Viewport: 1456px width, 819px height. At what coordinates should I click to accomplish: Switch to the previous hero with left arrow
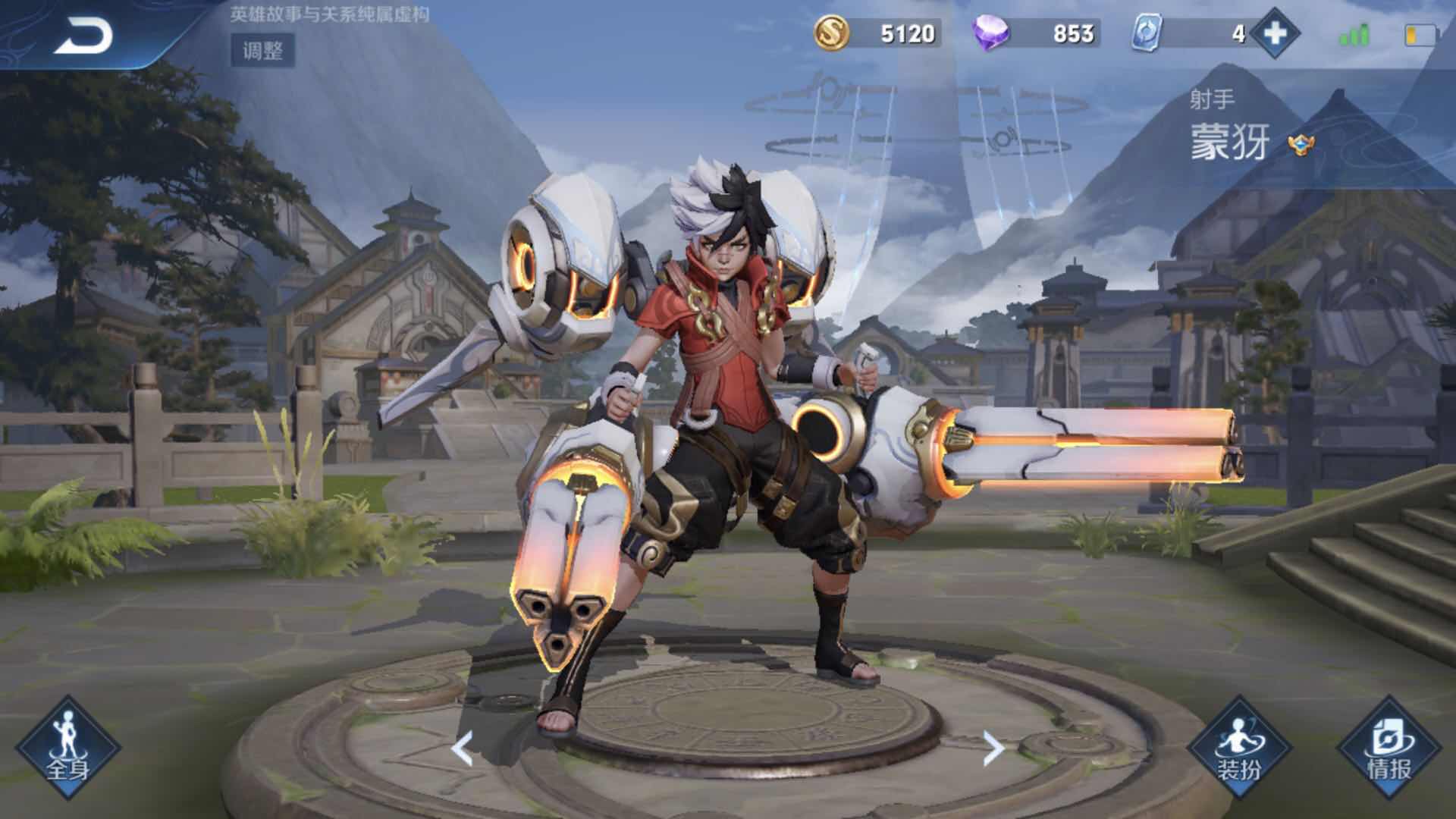[462, 748]
